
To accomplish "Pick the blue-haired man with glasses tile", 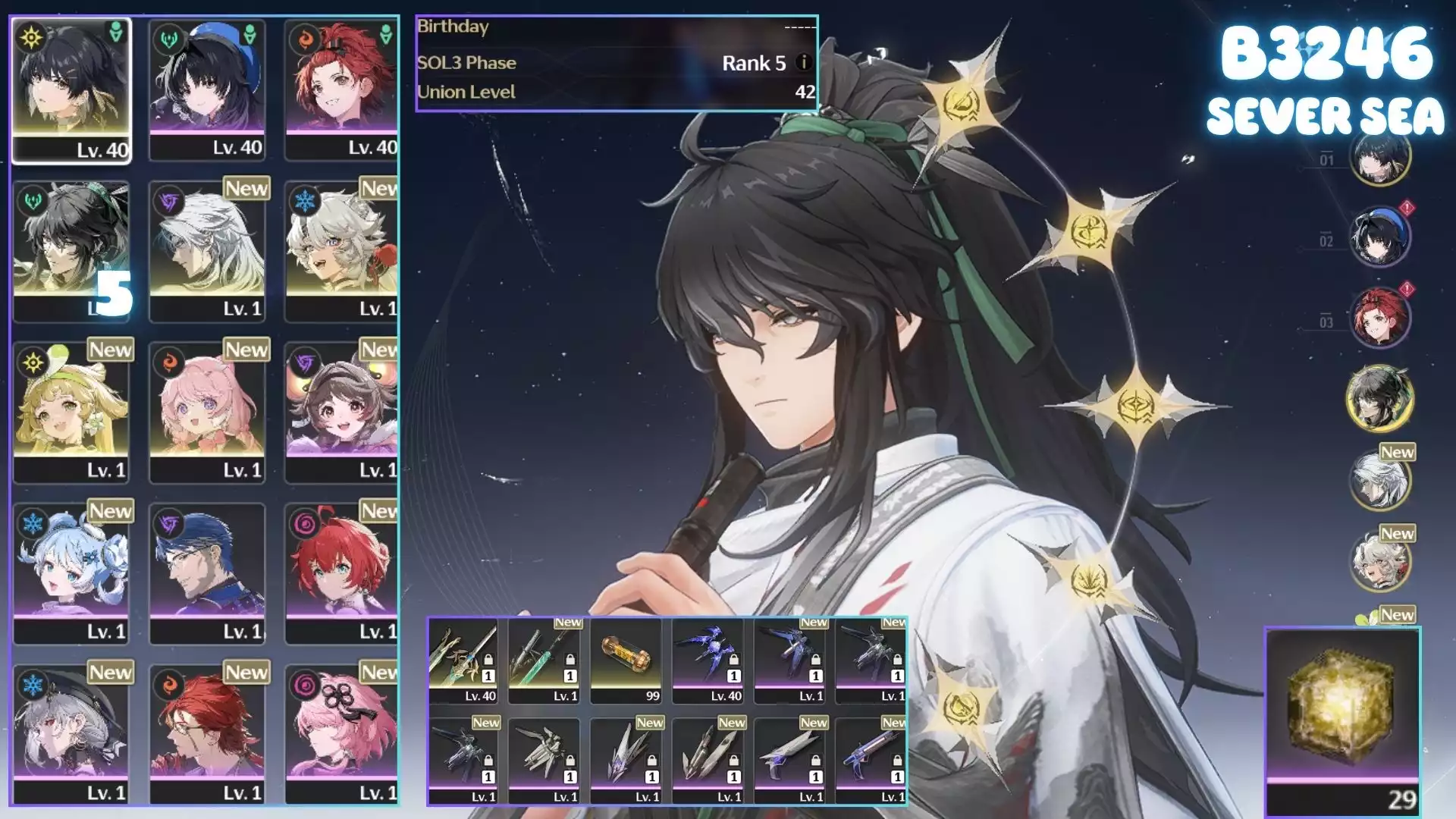I will click(x=207, y=573).
